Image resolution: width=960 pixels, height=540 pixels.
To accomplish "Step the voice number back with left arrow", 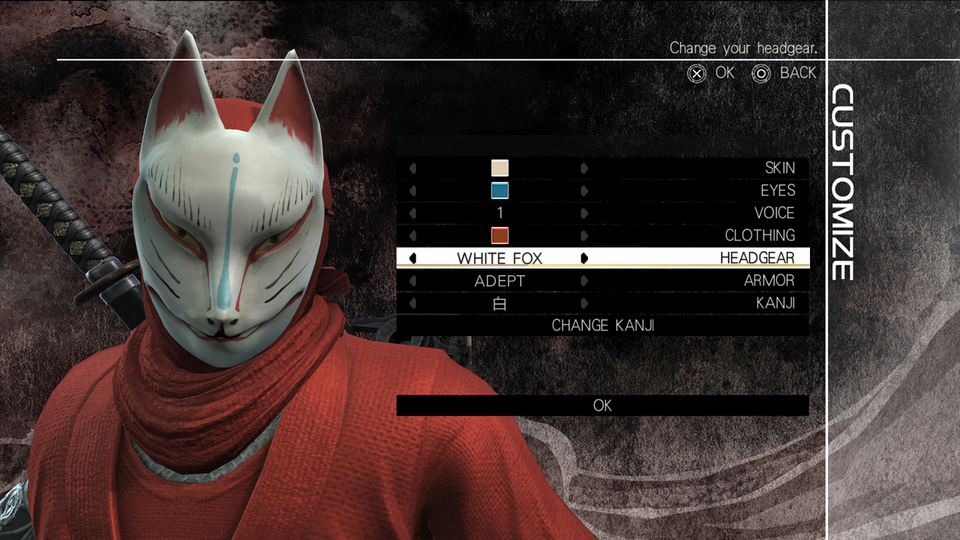I will 413,213.
